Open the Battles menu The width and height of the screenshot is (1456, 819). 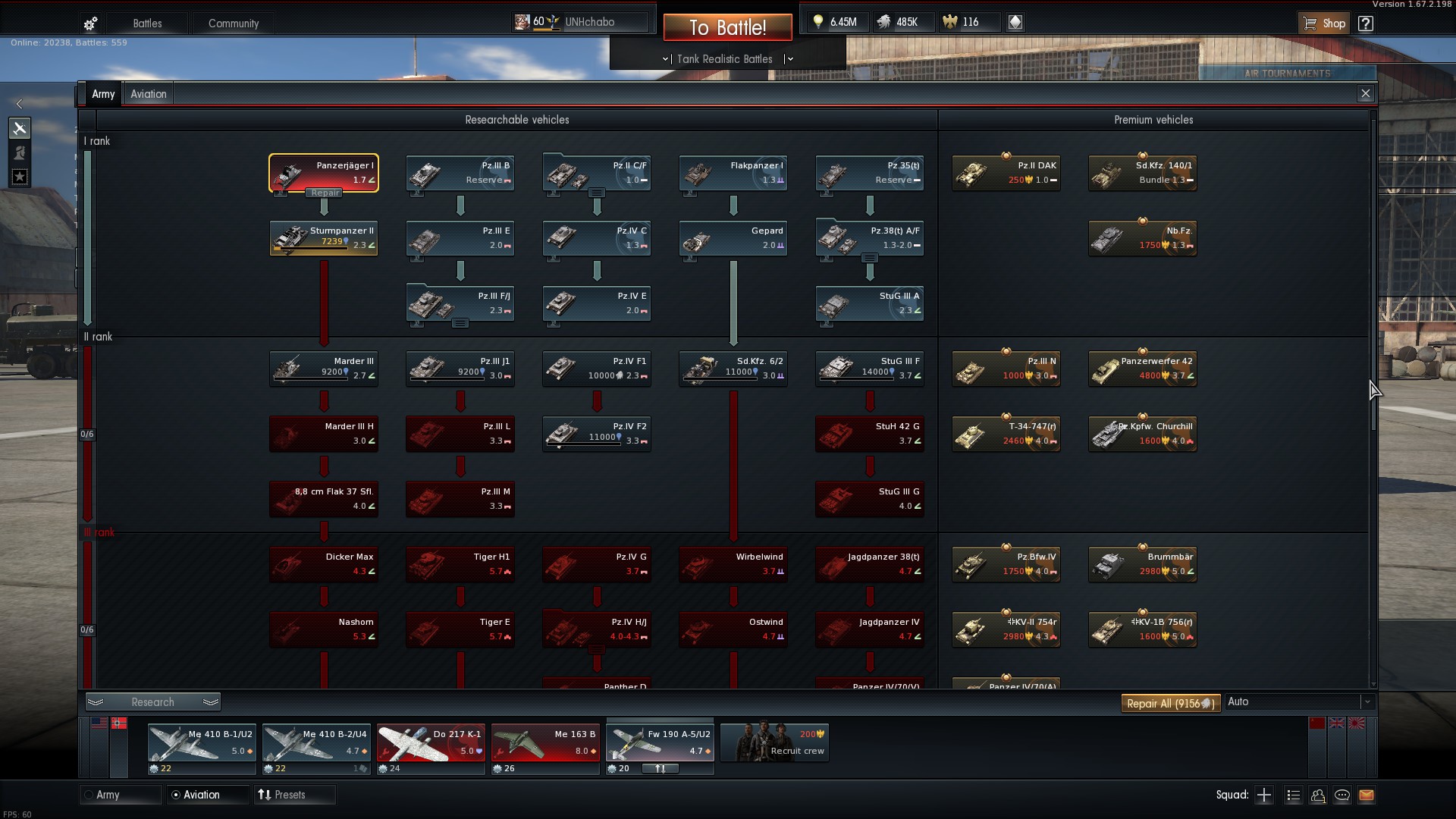coord(147,24)
